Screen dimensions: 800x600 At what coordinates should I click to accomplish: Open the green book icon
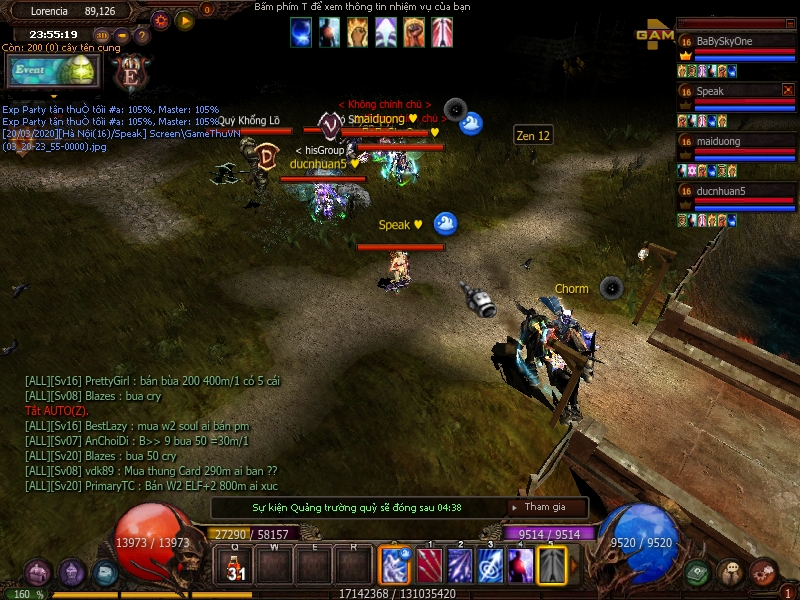[x=698, y=573]
